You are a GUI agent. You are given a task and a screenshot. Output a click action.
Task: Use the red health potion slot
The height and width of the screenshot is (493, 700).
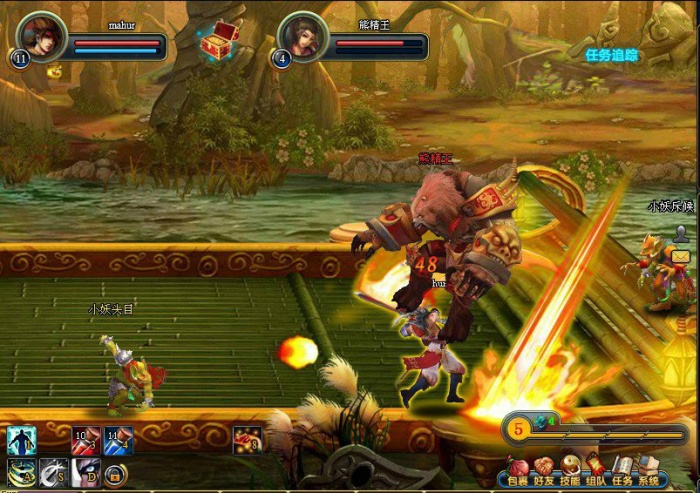point(85,440)
